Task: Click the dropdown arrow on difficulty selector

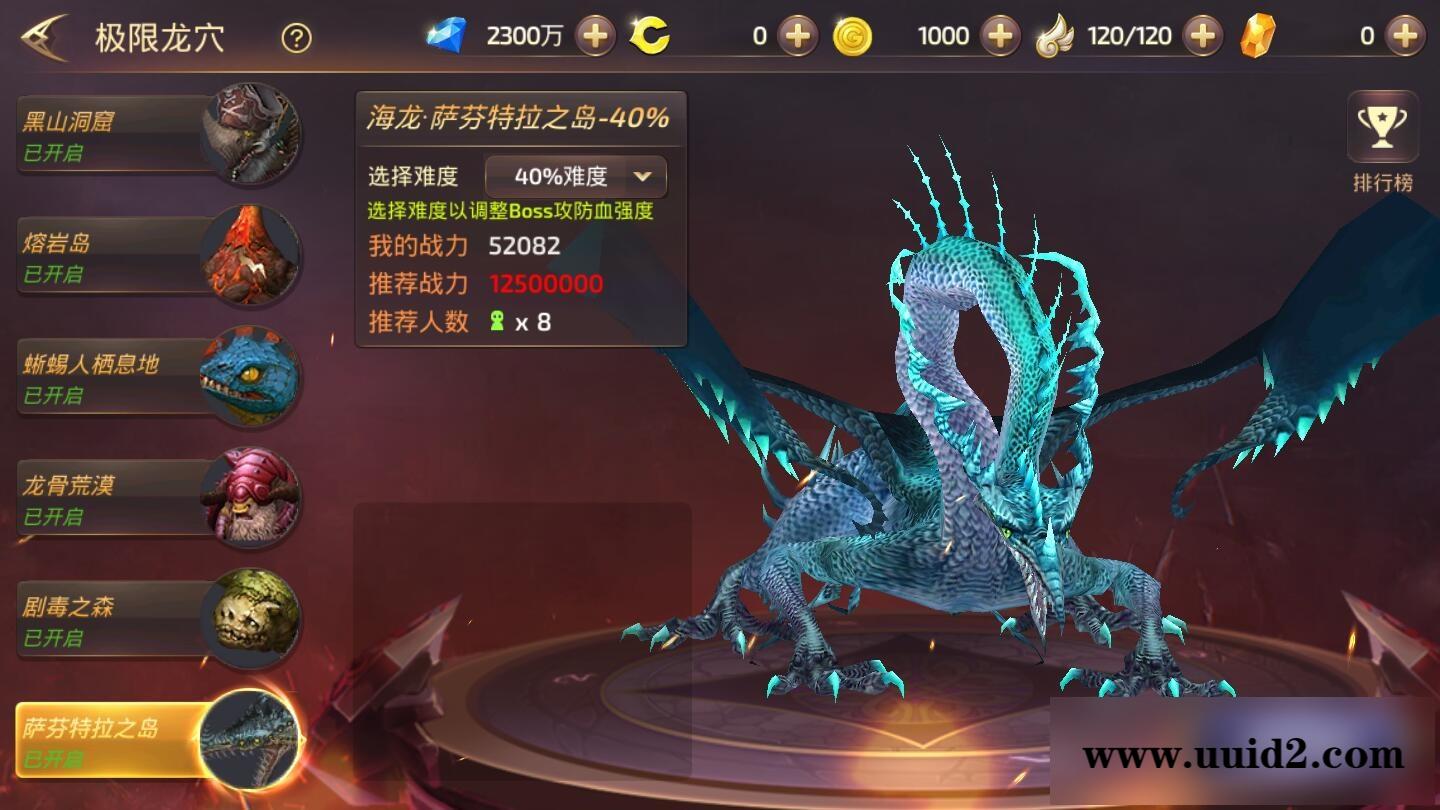Action: pyautogui.click(x=645, y=176)
